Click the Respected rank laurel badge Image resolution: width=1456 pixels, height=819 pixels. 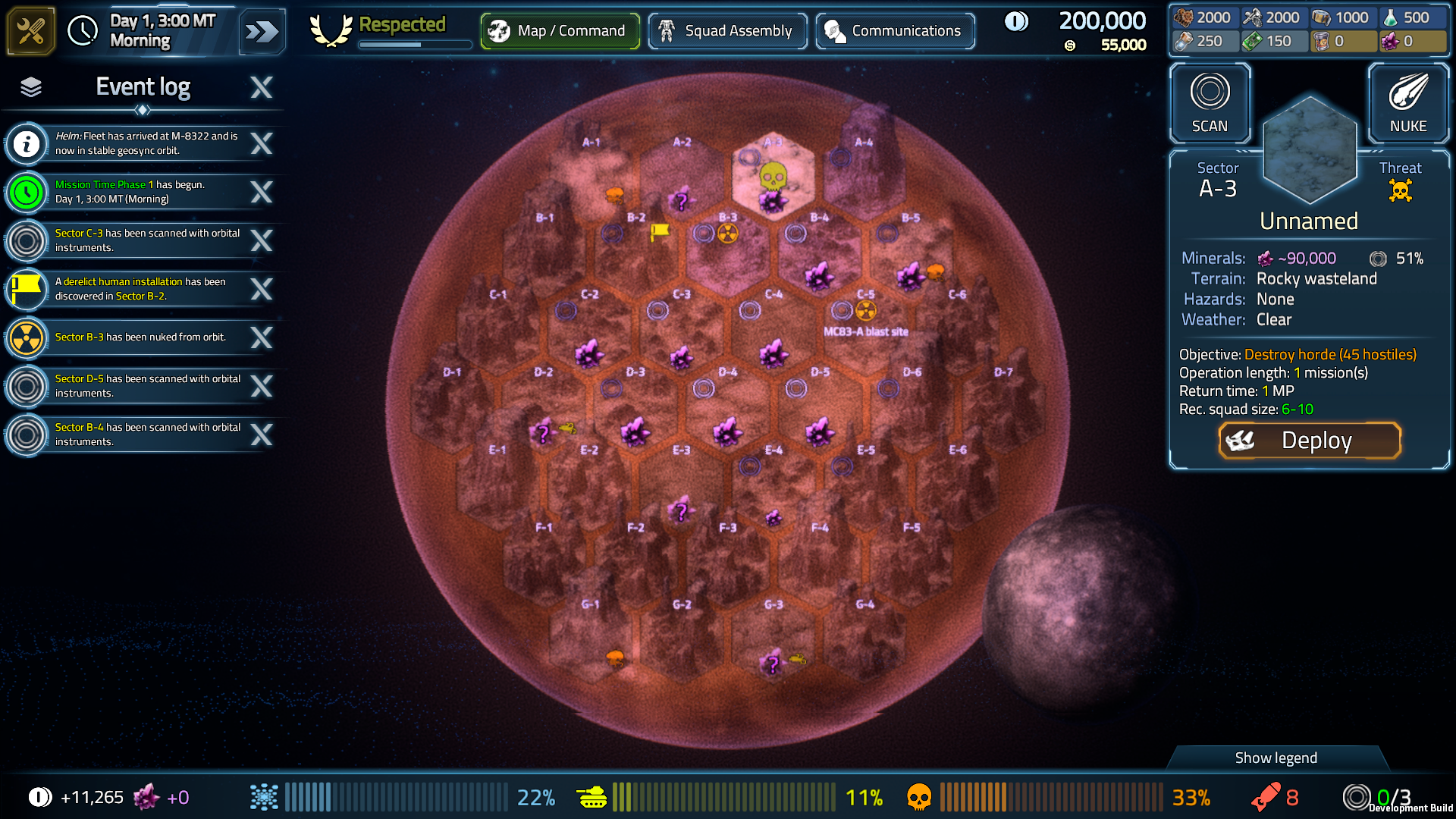click(331, 28)
